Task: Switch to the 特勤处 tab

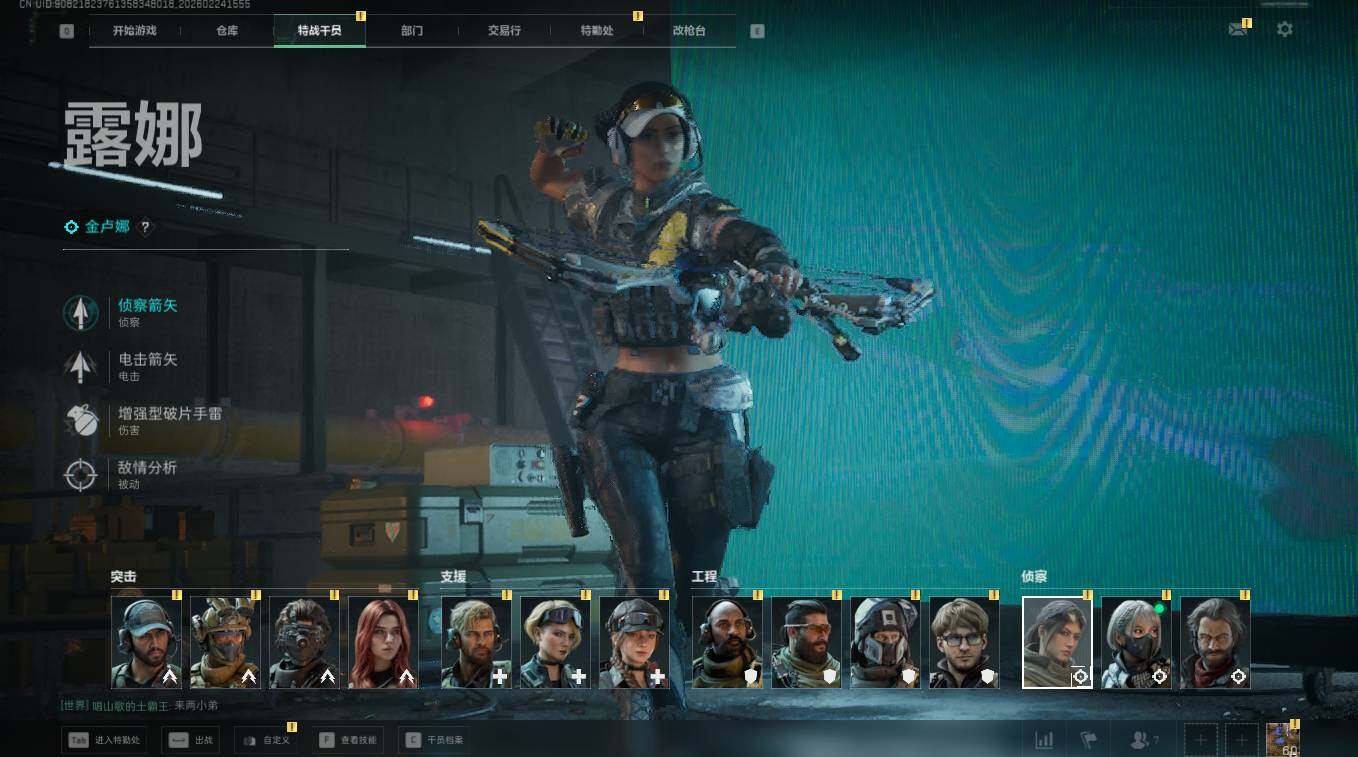Action: pos(597,31)
